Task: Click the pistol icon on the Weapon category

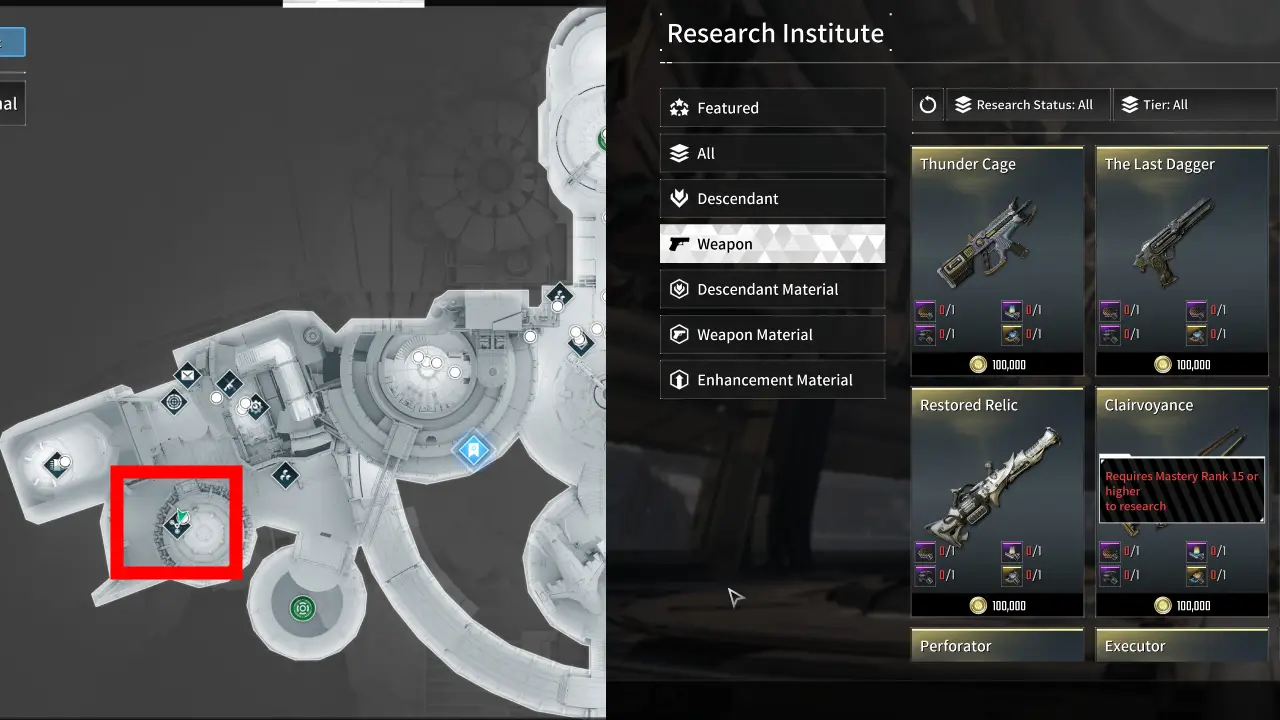Action: (x=679, y=243)
